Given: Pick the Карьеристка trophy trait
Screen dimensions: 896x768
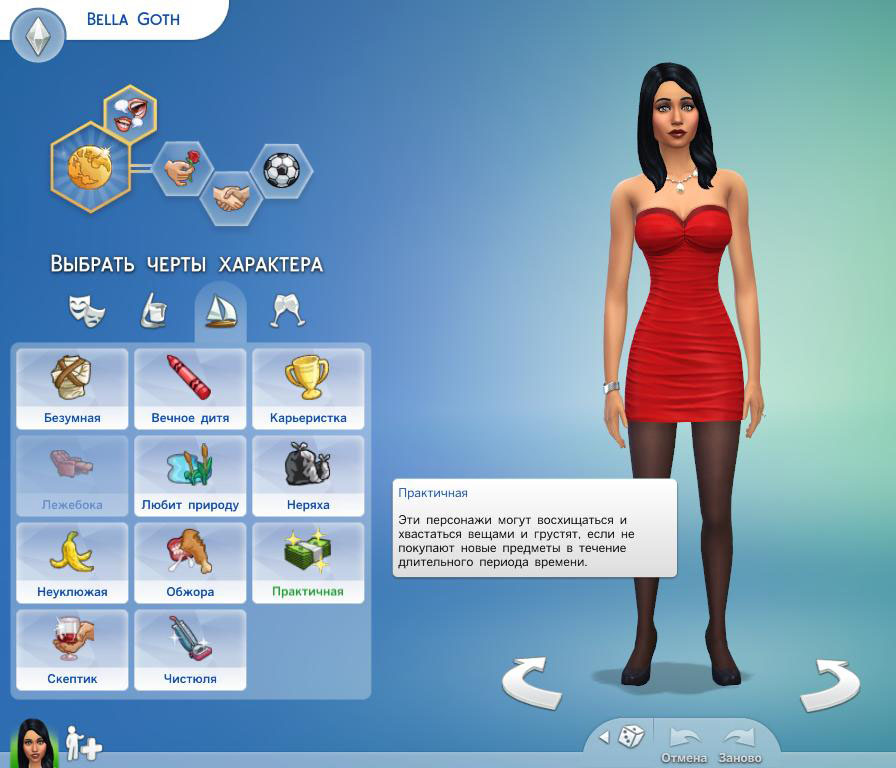Looking at the screenshot, I should point(308,388).
